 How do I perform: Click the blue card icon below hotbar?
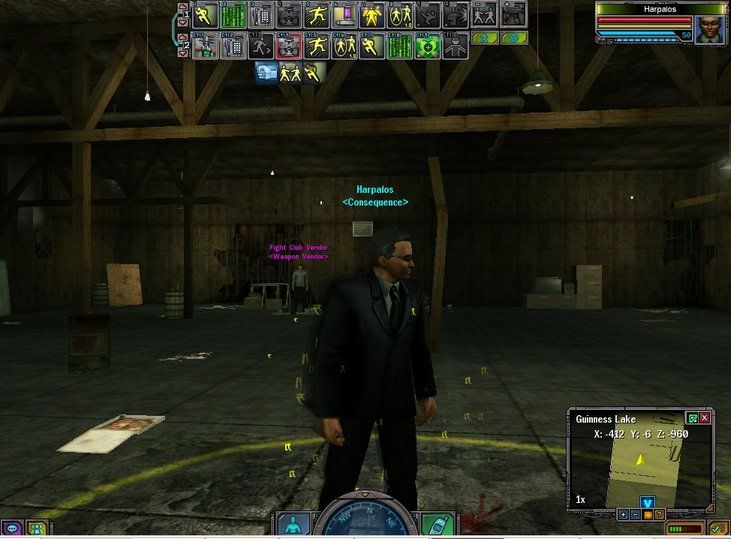(266, 72)
